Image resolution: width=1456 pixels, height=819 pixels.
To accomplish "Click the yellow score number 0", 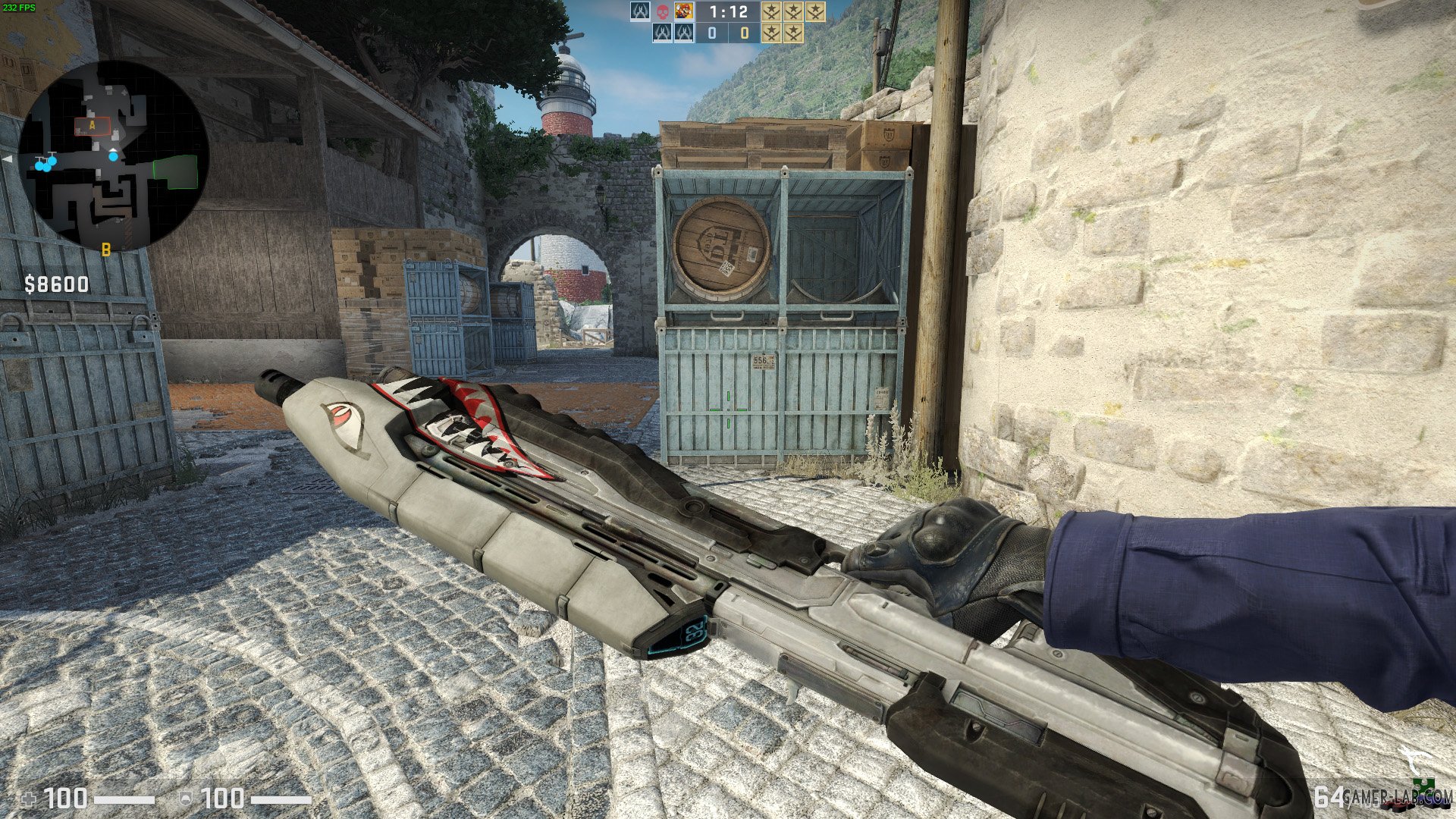I will 745,34.
